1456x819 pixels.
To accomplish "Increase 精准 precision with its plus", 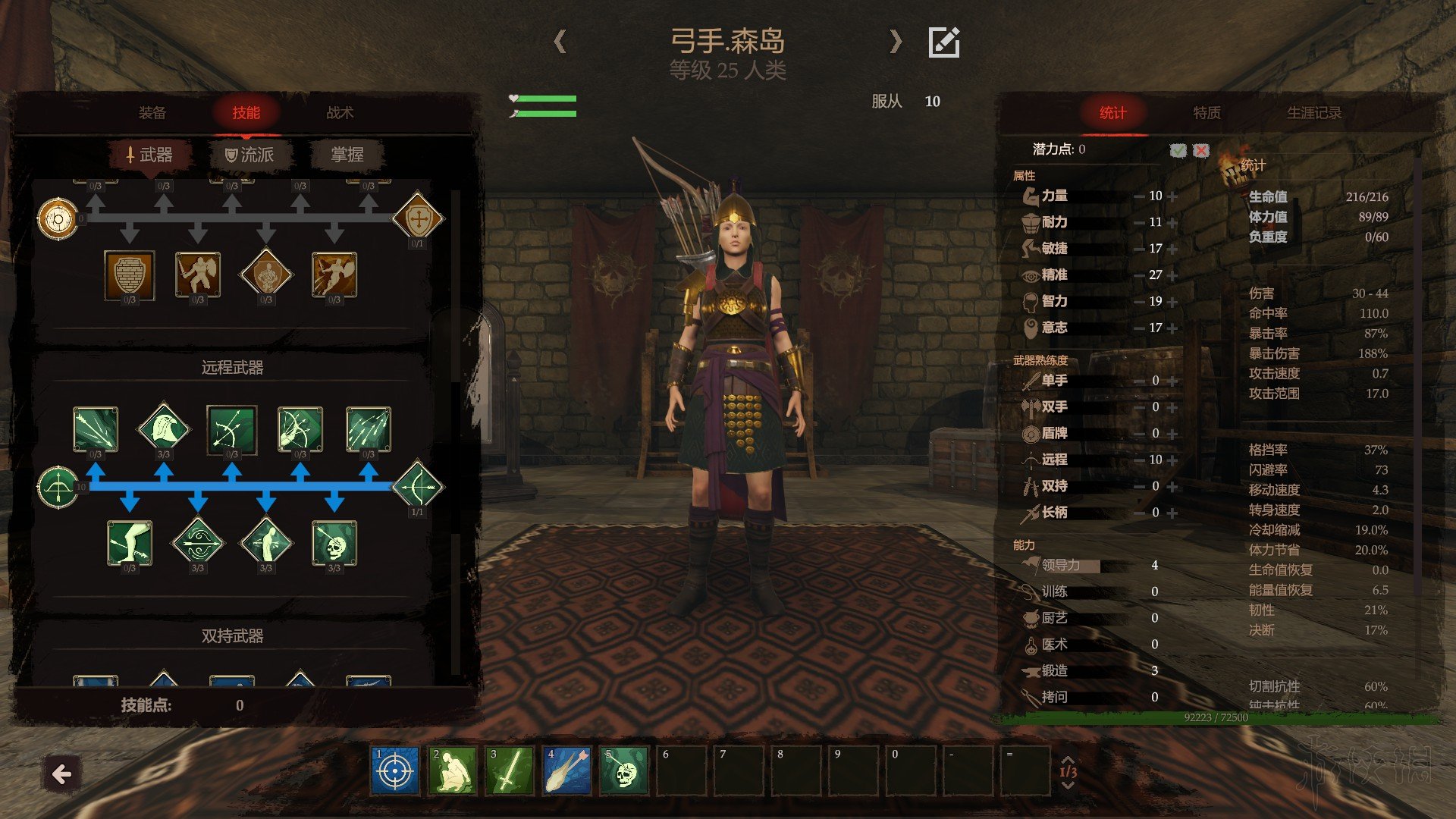I will [x=1173, y=275].
